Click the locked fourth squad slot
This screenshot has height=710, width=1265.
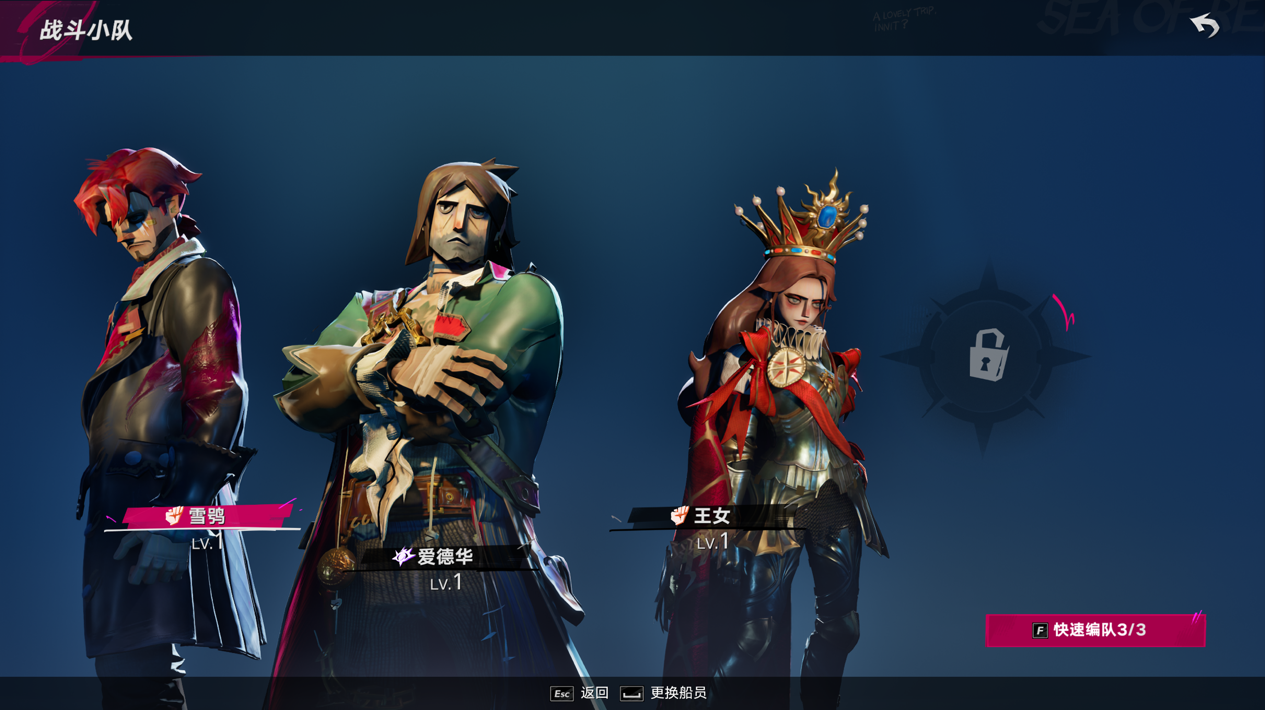(x=987, y=355)
